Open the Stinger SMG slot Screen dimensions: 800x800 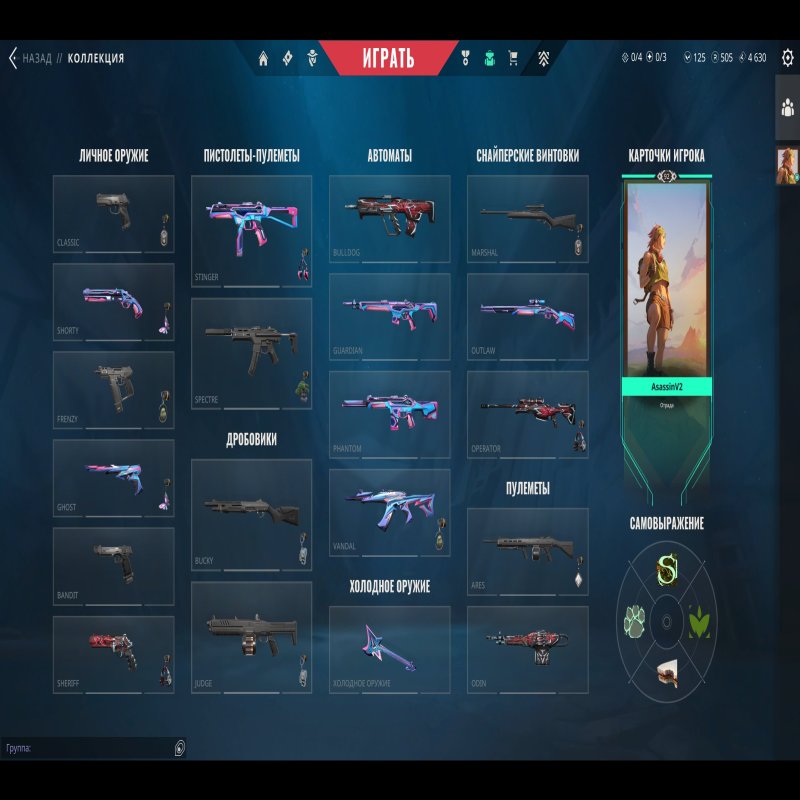(x=251, y=231)
